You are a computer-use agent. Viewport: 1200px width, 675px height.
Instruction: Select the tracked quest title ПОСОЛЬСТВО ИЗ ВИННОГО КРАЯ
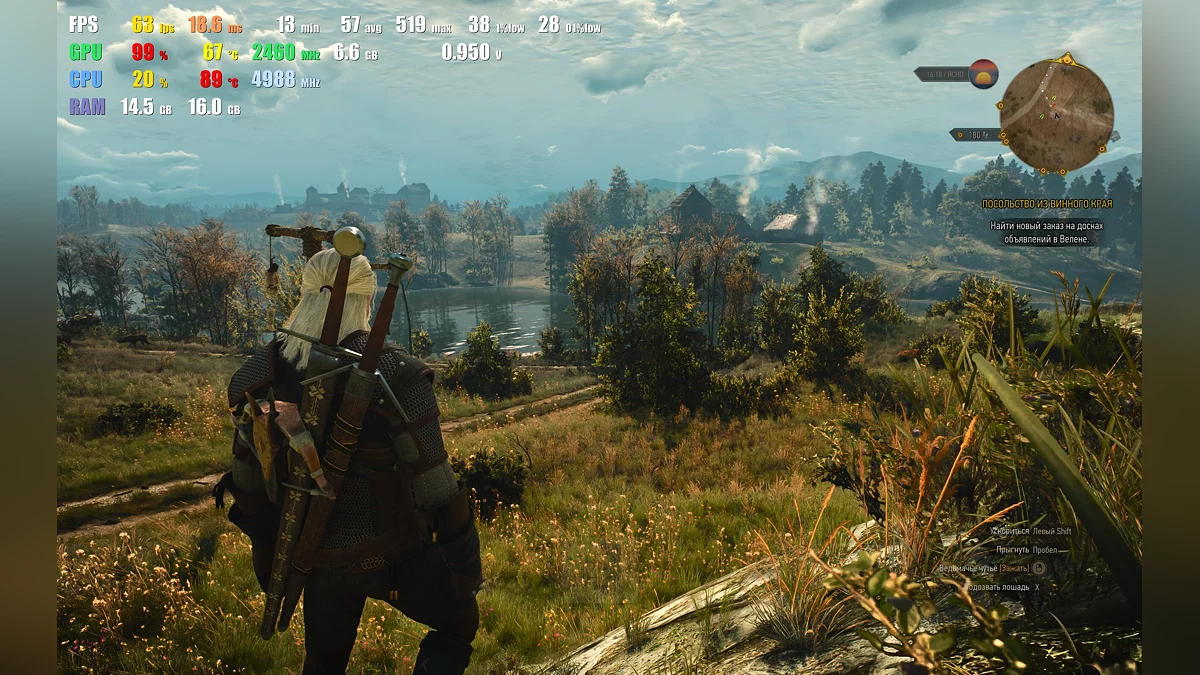(x=1060, y=204)
